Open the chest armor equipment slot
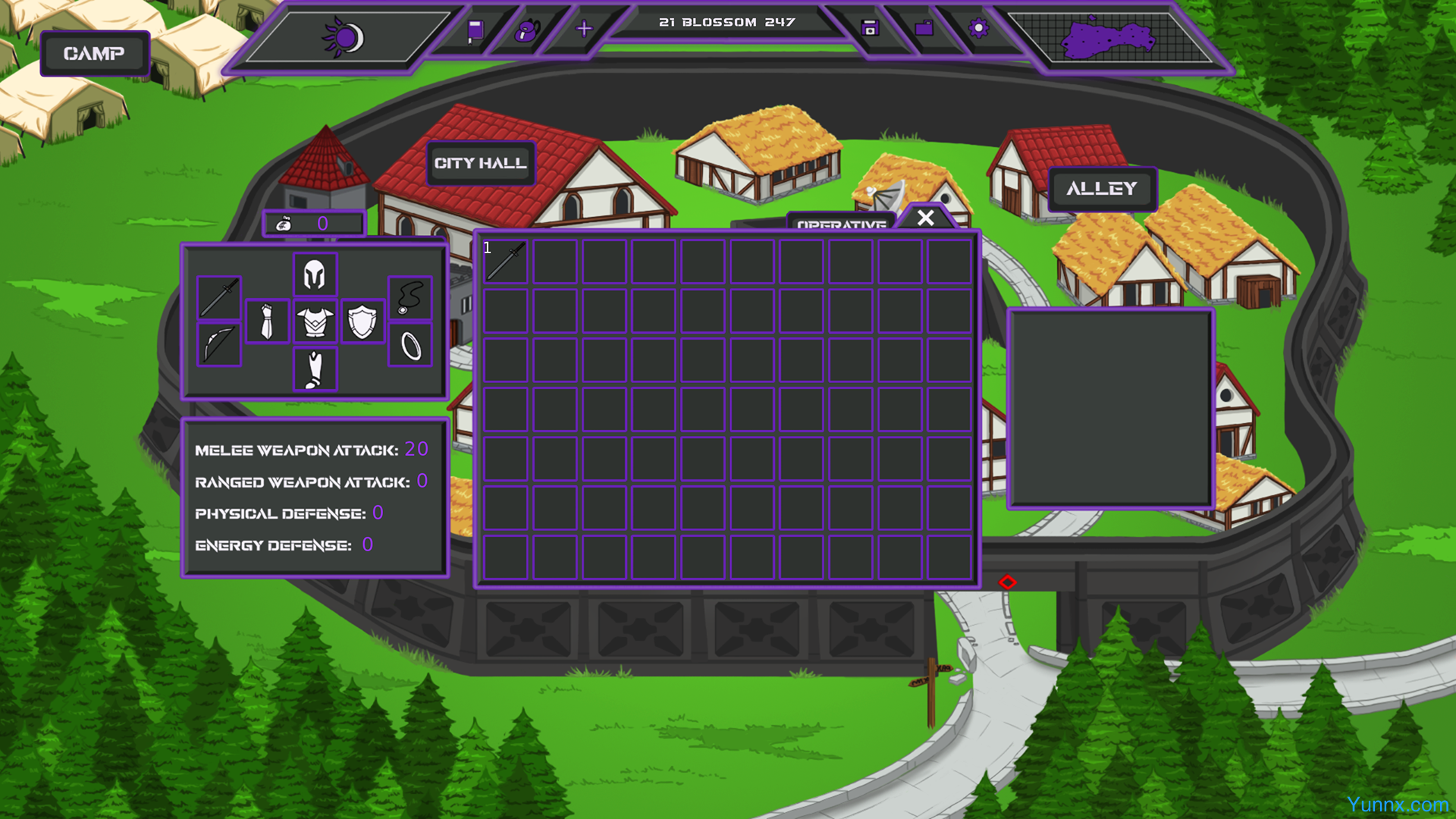Screen dimensions: 1456x819 tap(315, 322)
